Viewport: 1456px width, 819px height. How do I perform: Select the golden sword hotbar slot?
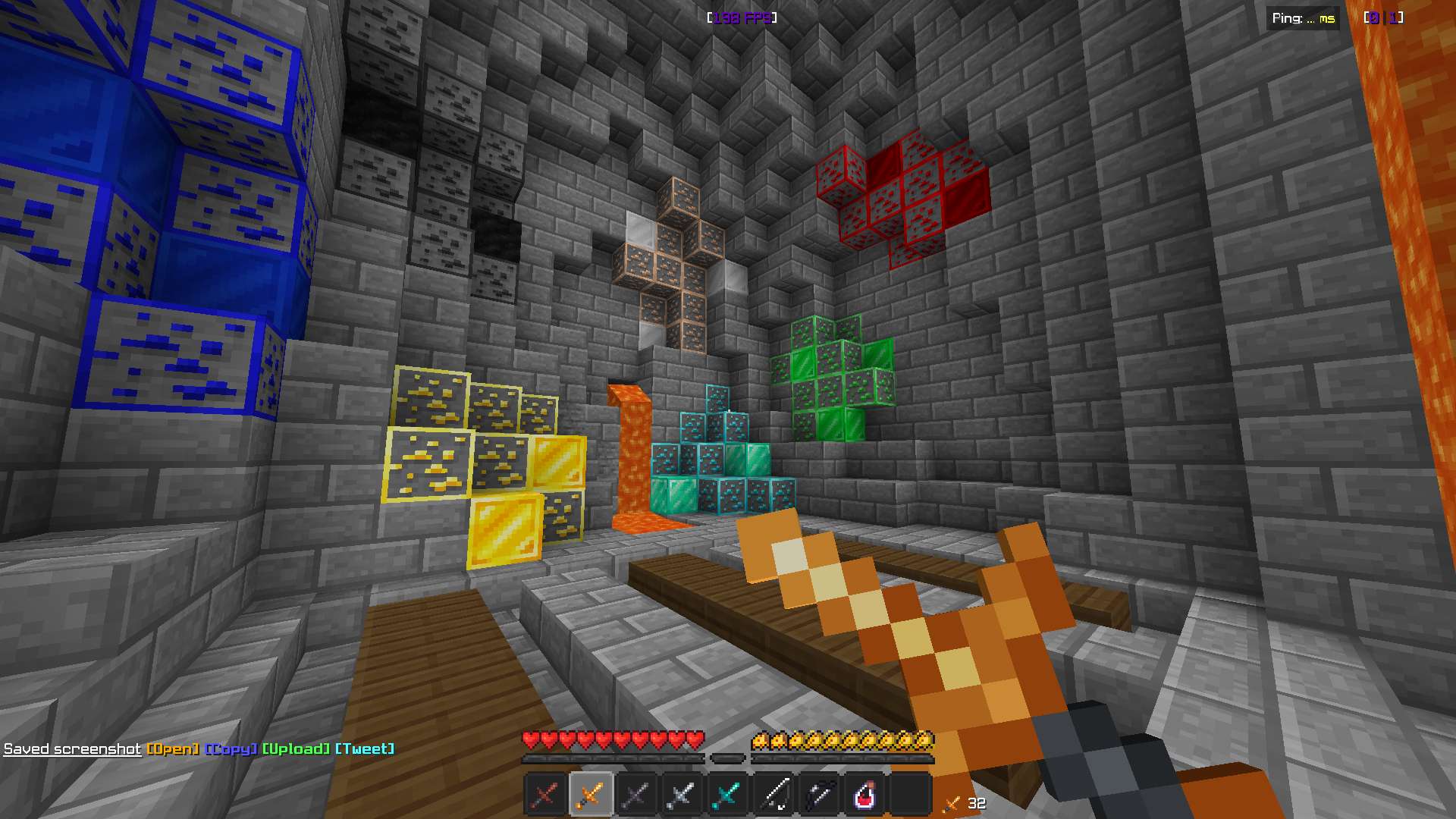591,794
